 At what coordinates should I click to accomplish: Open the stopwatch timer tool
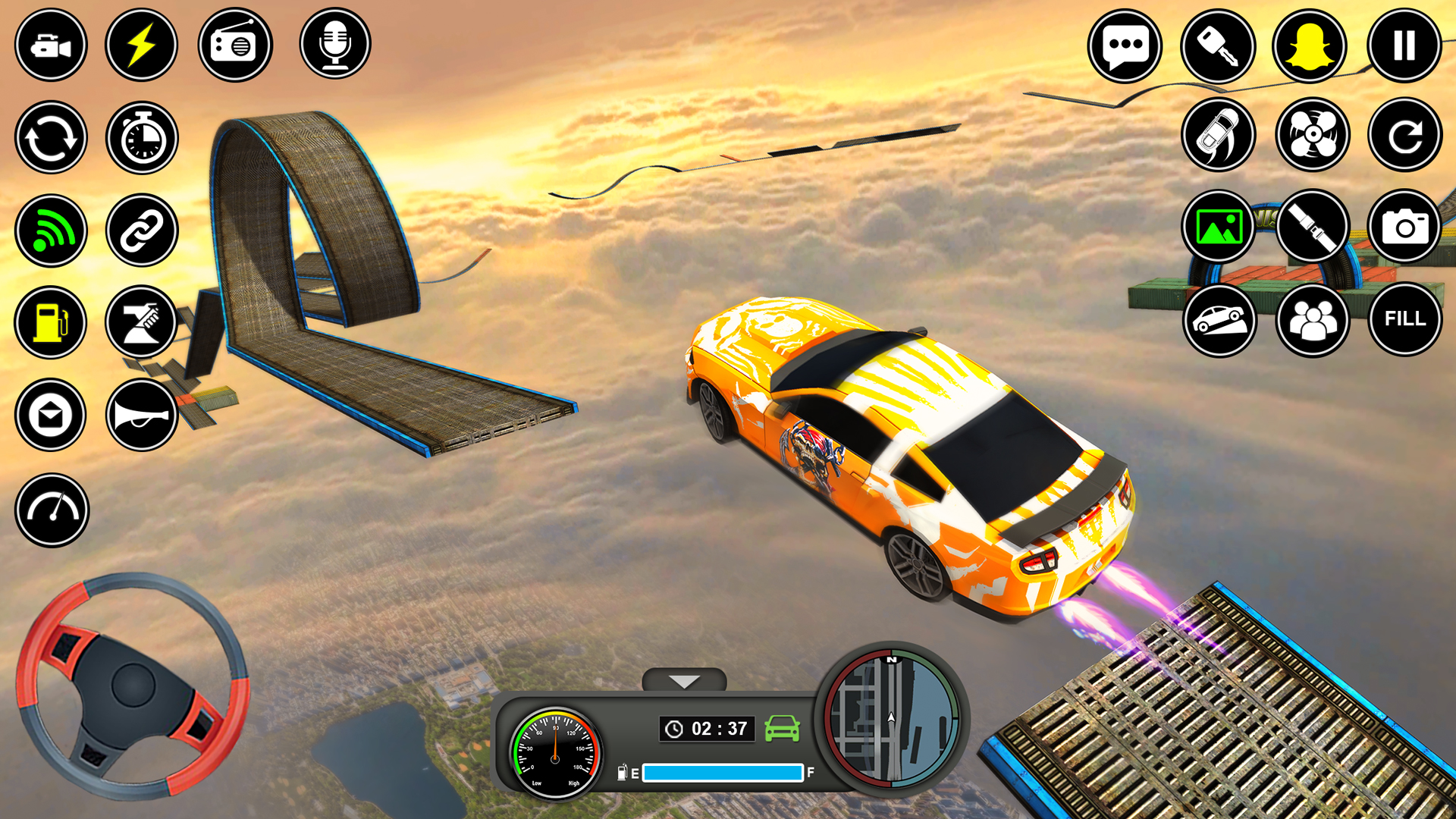click(142, 138)
